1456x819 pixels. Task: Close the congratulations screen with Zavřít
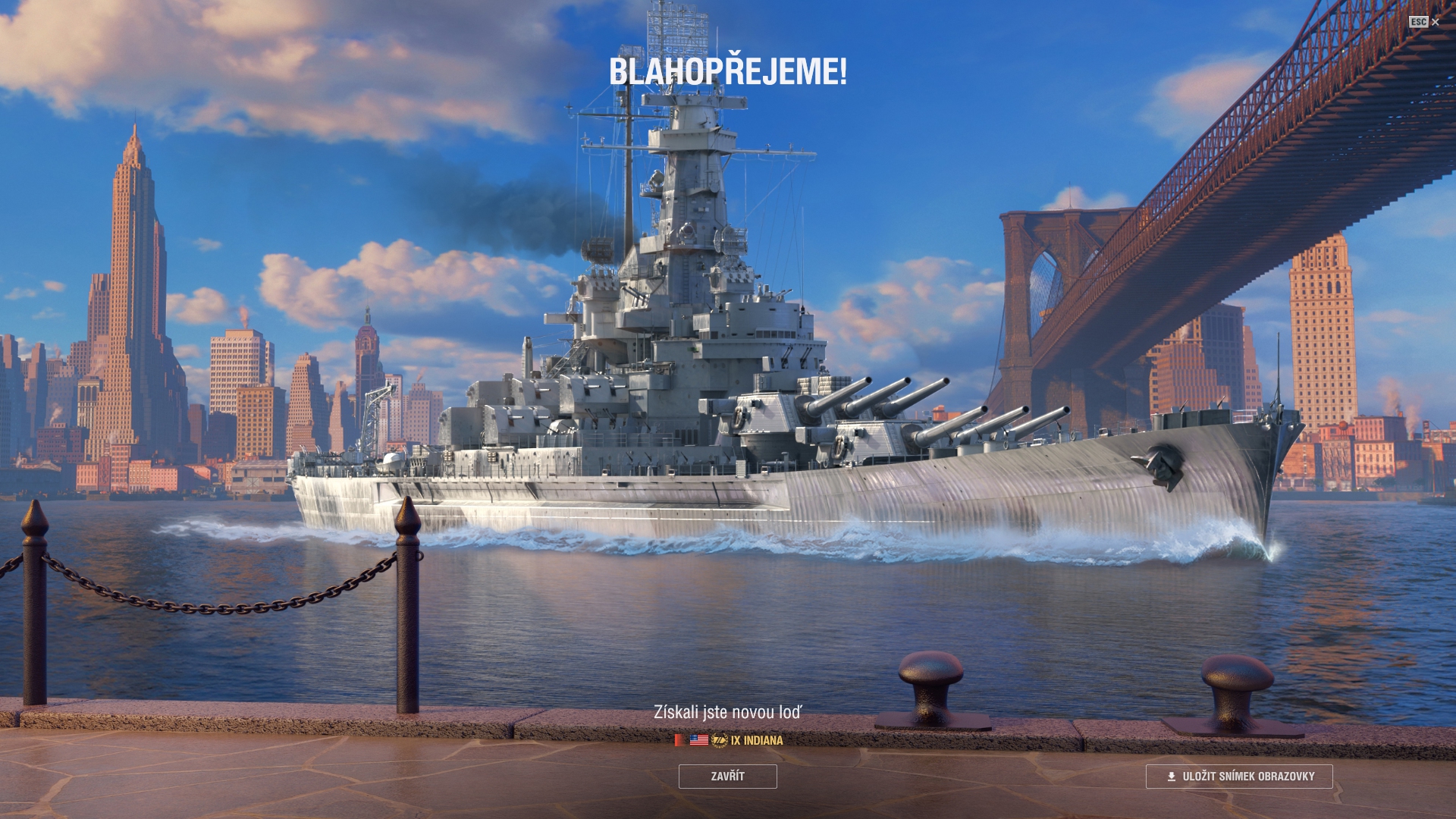(x=727, y=777)
